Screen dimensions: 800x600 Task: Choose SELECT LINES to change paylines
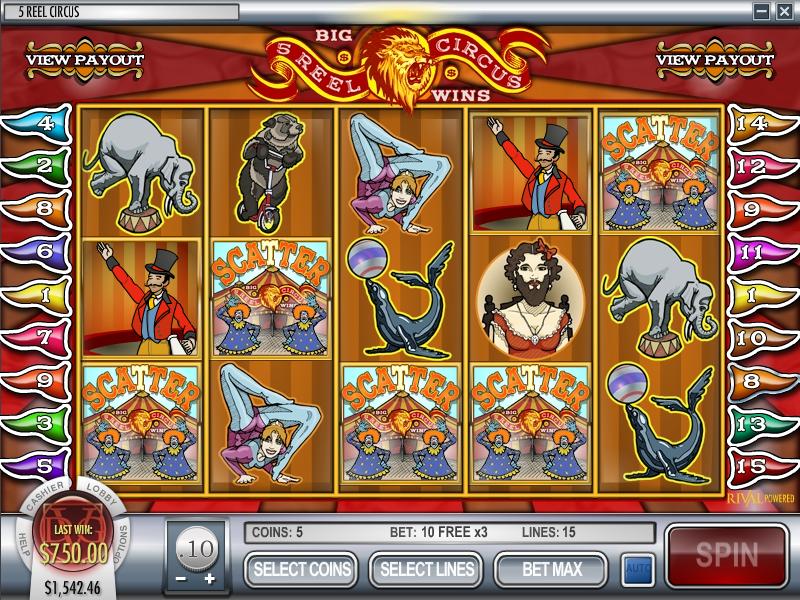[427, 570]
